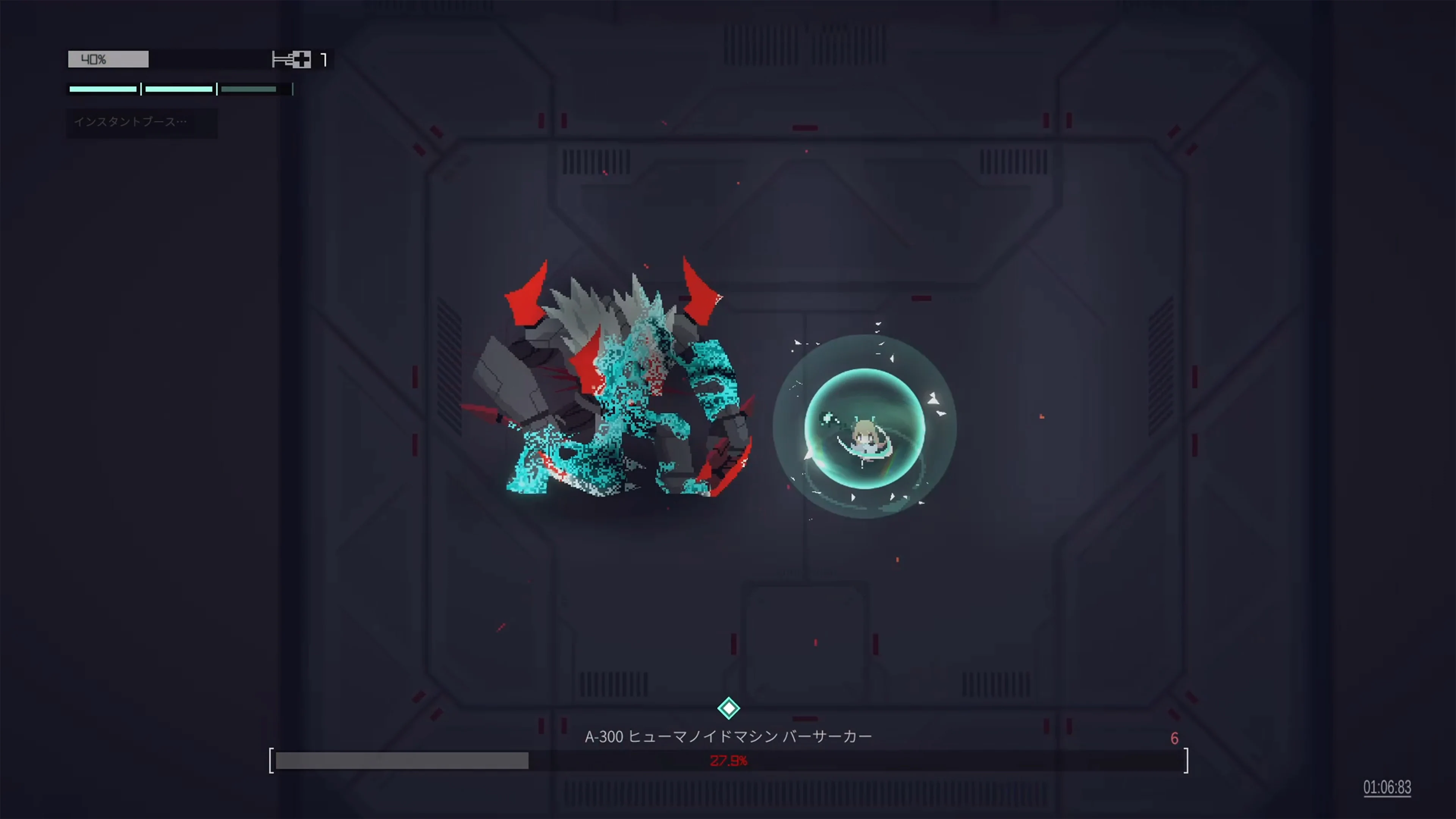Click the enemy counter showing 6
This screenshot has height=819, width=1456.
1175,737
